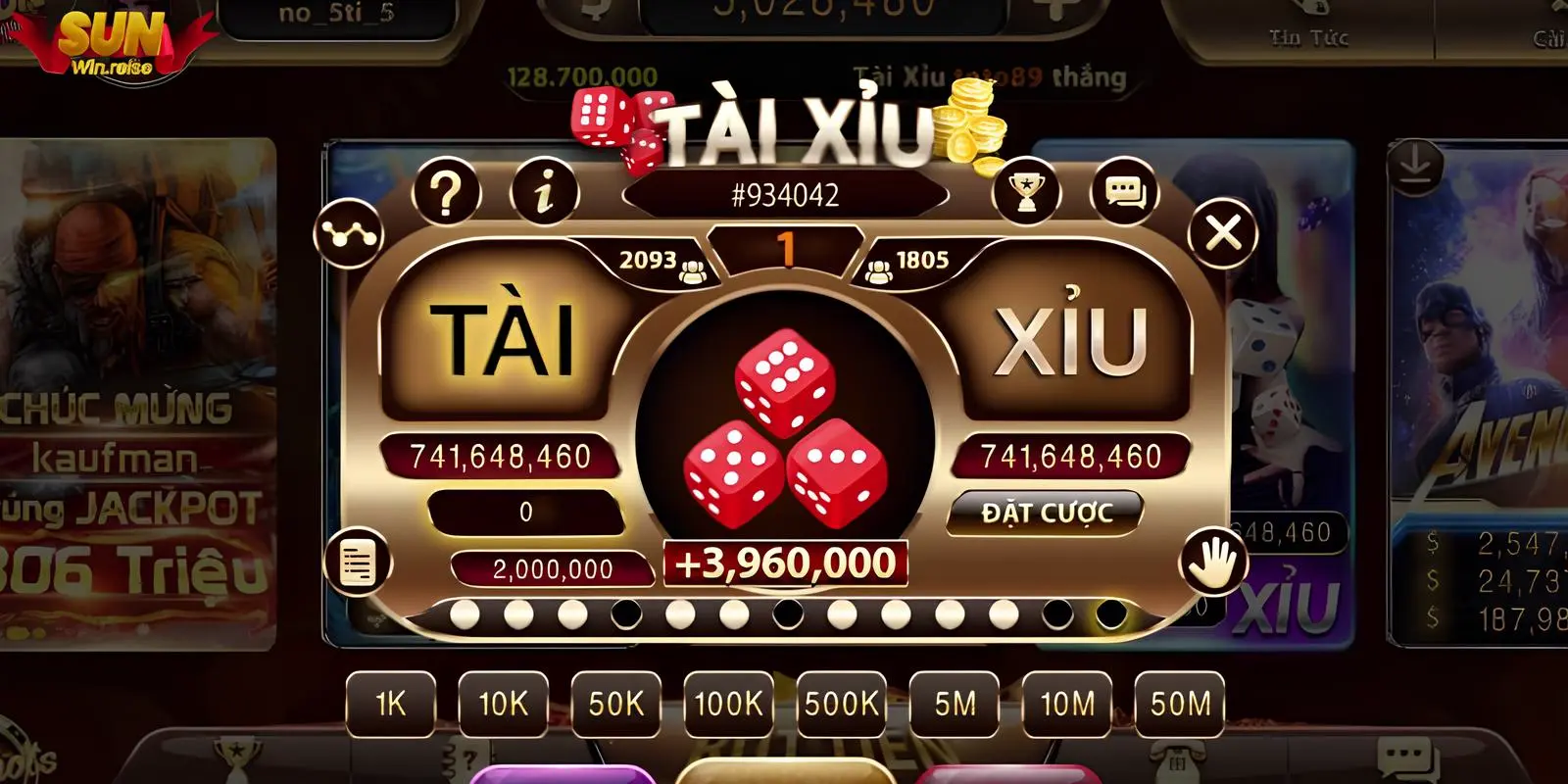Close the Tài Xỉu game panel

coord(1222,234)
